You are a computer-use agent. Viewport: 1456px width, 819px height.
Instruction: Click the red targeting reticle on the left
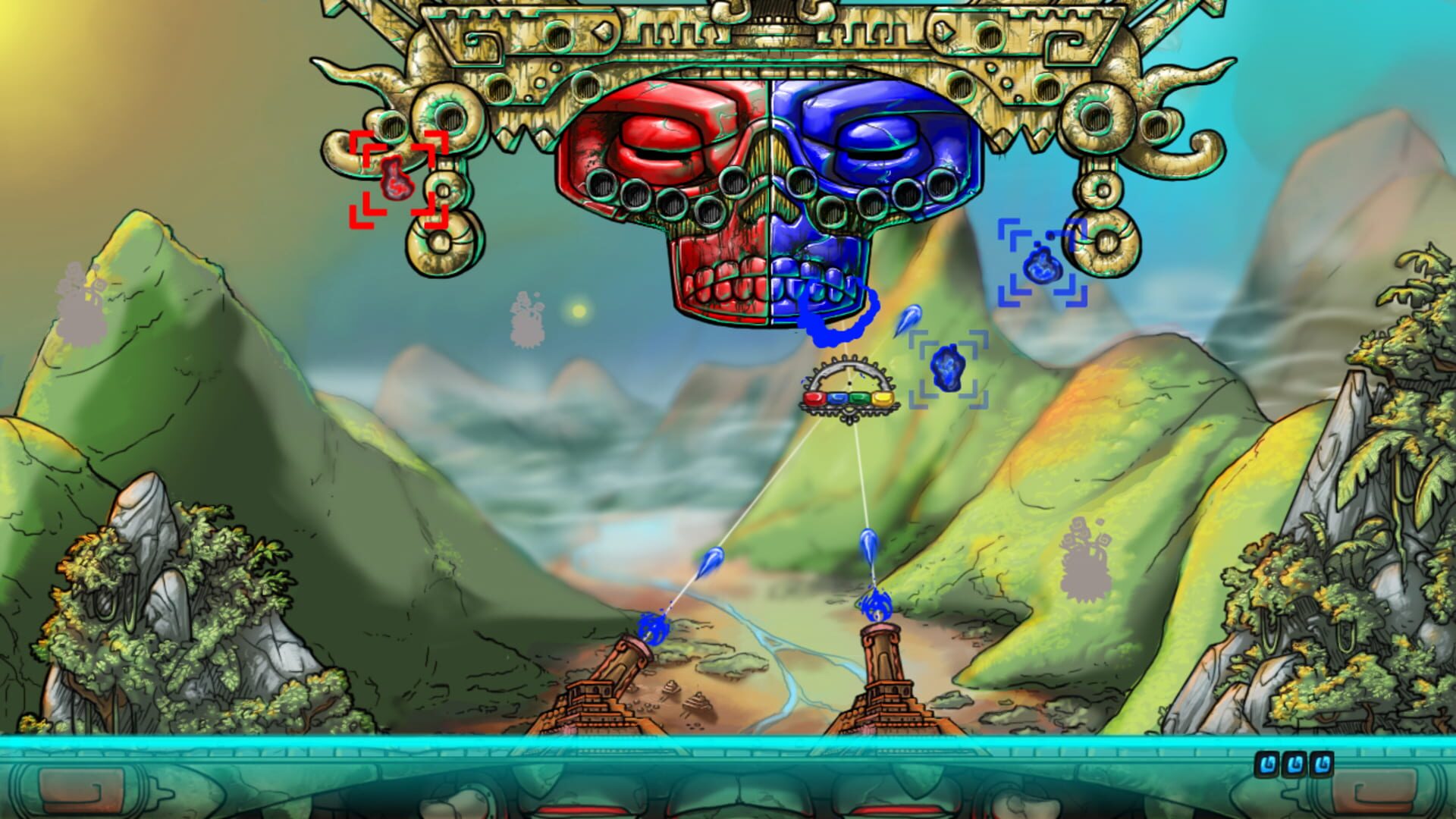pyautogui.click(x=396, y=176)
